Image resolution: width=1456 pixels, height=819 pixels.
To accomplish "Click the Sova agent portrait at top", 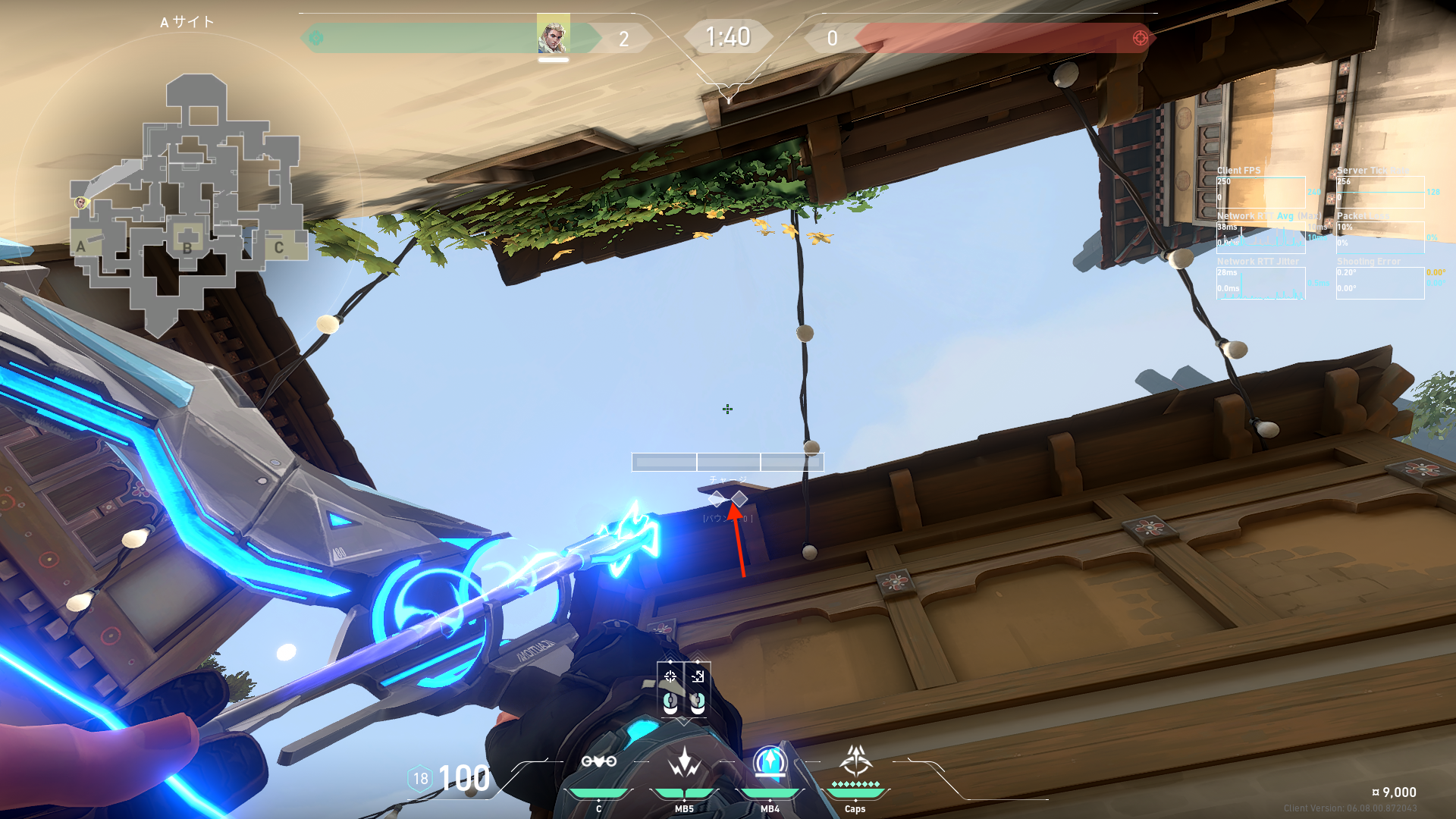I will click(x=553, y=35).
